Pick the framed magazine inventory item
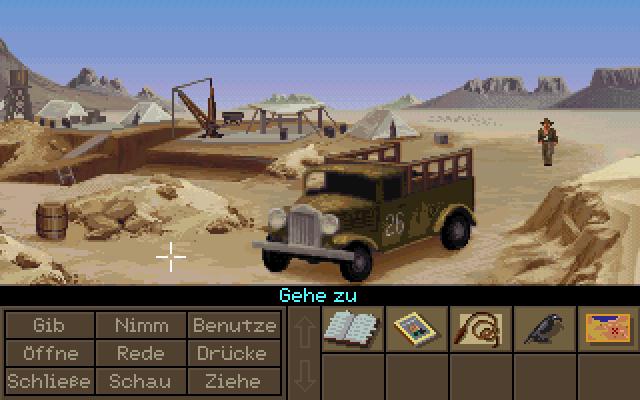Screen dimensions: 640x400 [414, 329]
